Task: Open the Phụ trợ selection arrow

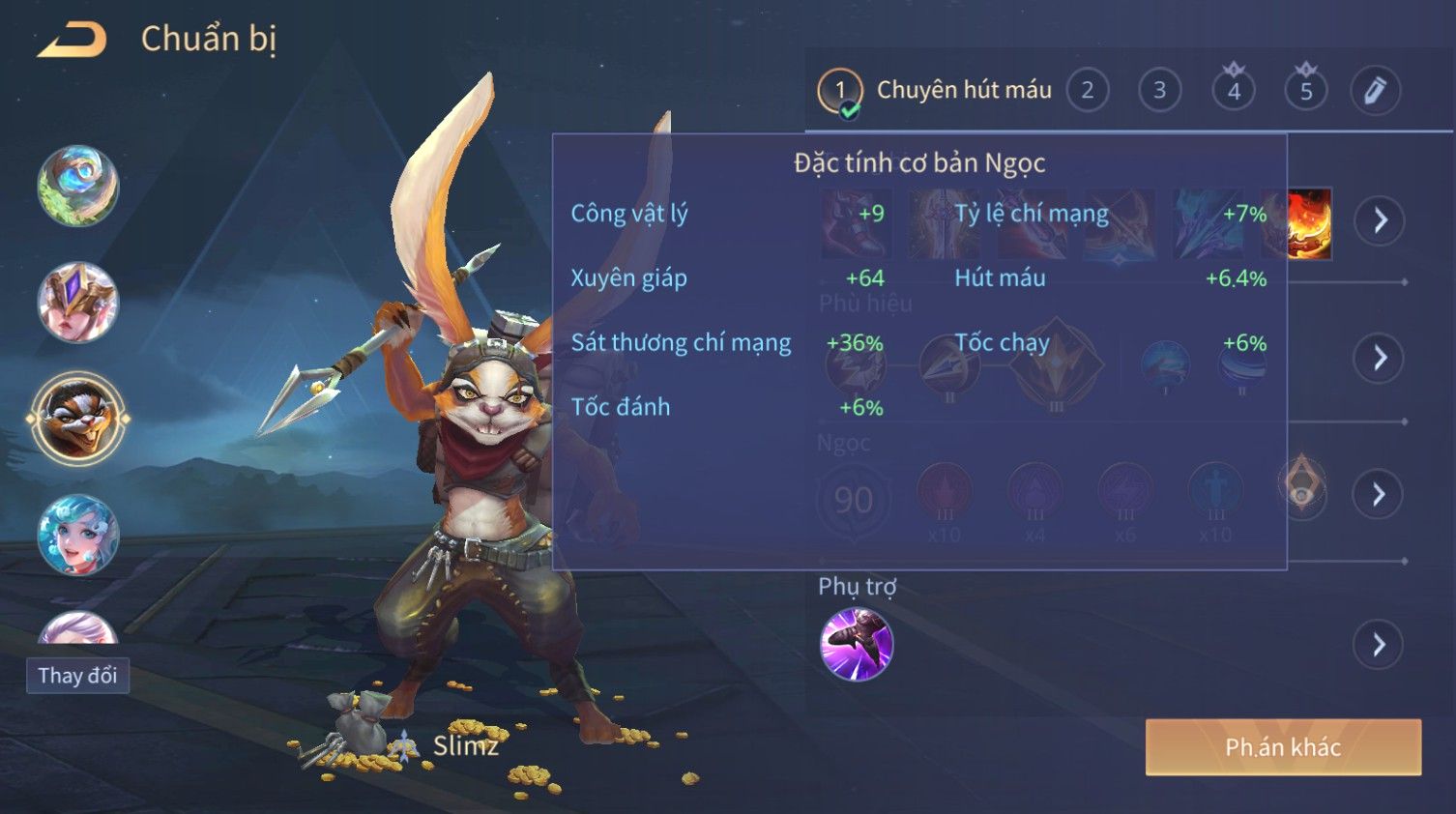Action: click(1379, 644)
